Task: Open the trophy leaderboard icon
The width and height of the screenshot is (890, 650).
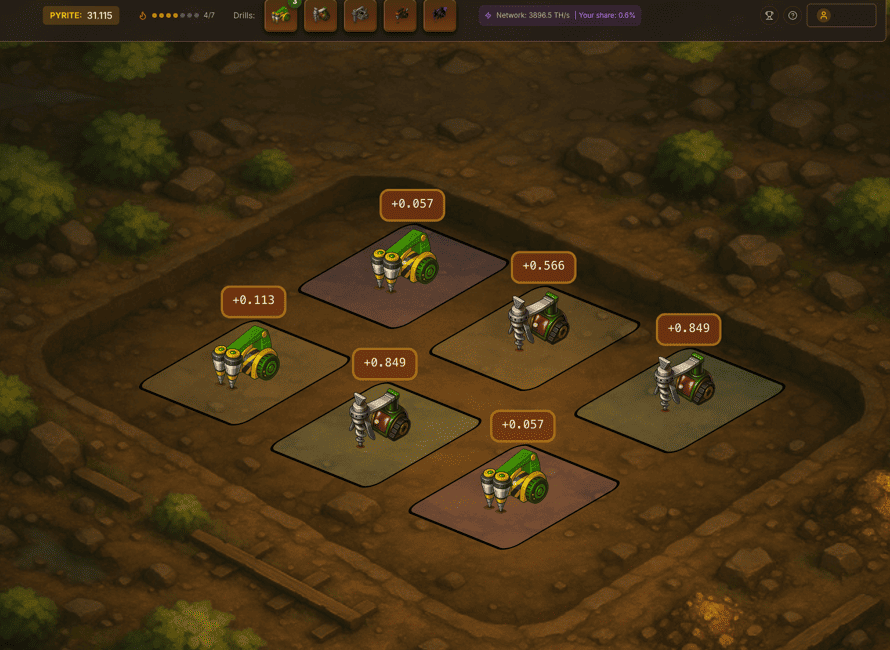Action: tap(769, 16)
